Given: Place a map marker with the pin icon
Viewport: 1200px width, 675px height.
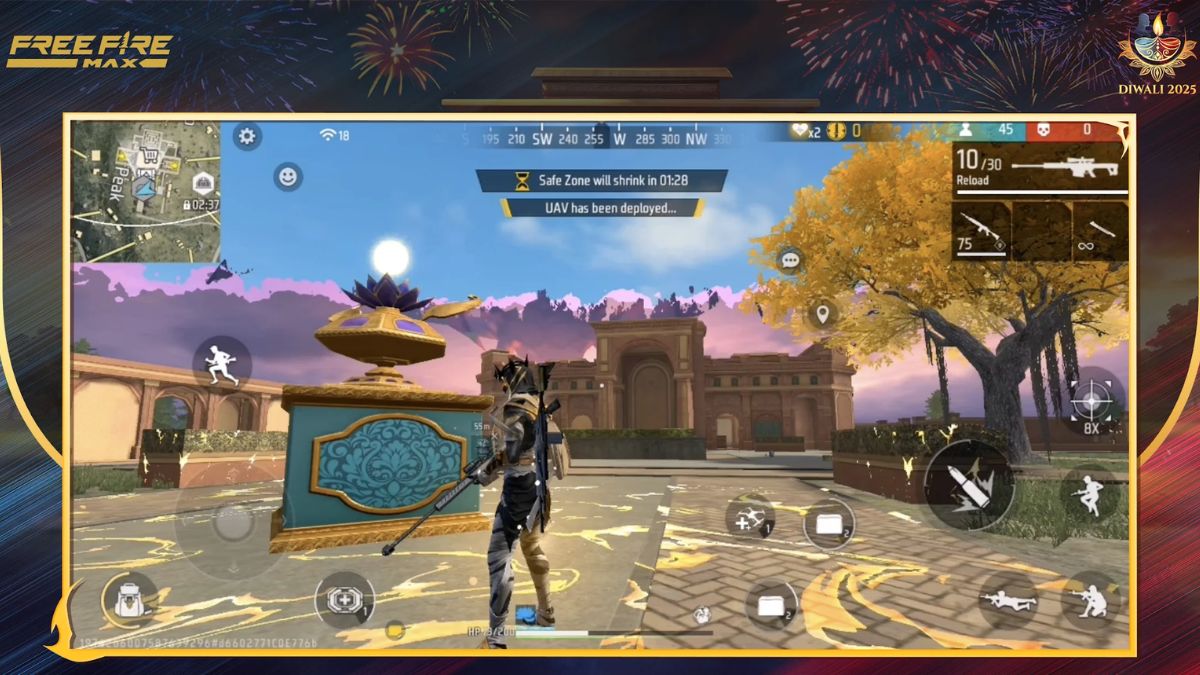Looking at the screenshot, I should (x=822, y=314).
